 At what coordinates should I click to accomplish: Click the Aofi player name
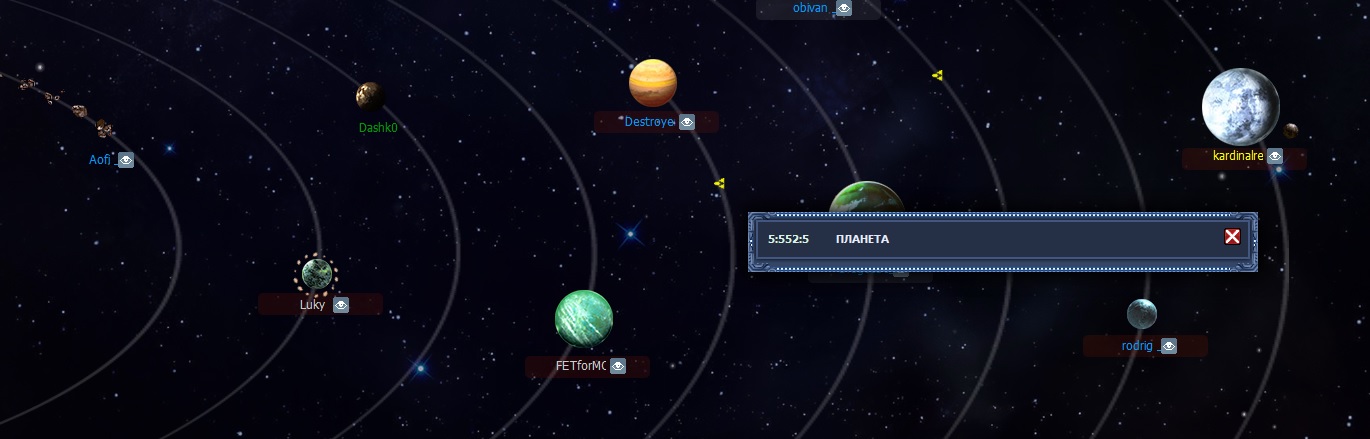click(x=101, y=160)
